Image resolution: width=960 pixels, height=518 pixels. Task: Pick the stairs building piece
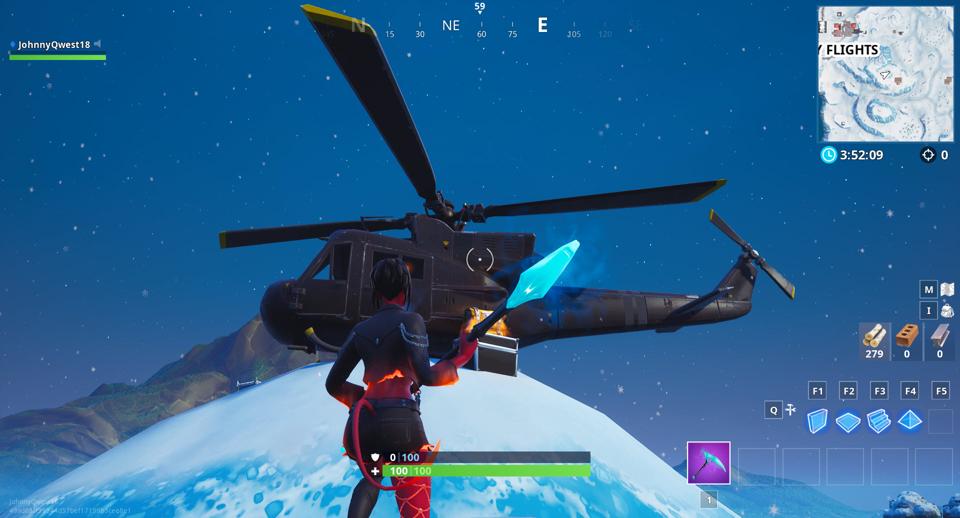879,421
